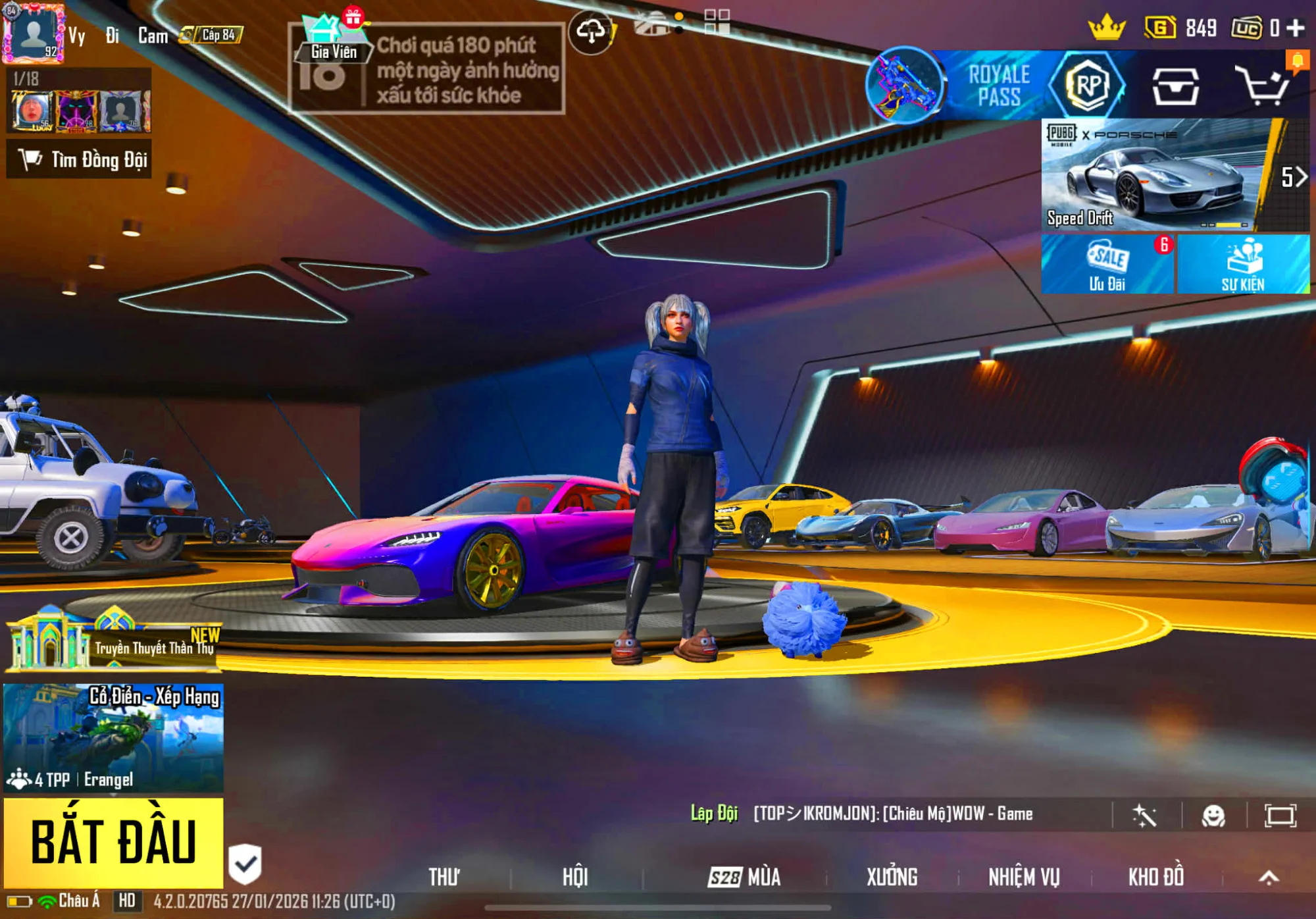Open the Sự Kiện events panel
The image size is (1316, 919).
point(1243,265)
